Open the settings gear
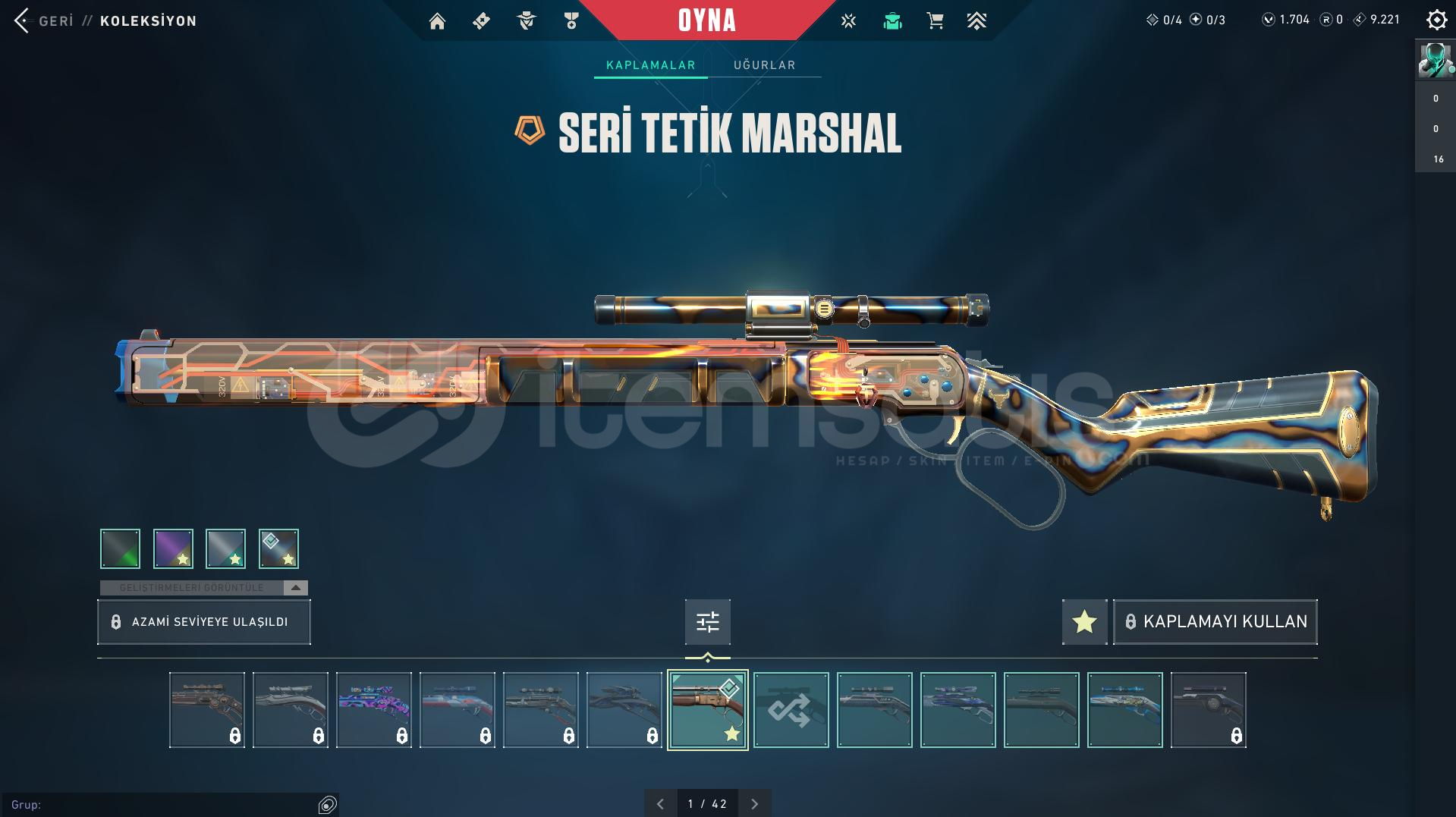Image resolution: width=1456 pixels, height=817 pixels. point(1436,20)
